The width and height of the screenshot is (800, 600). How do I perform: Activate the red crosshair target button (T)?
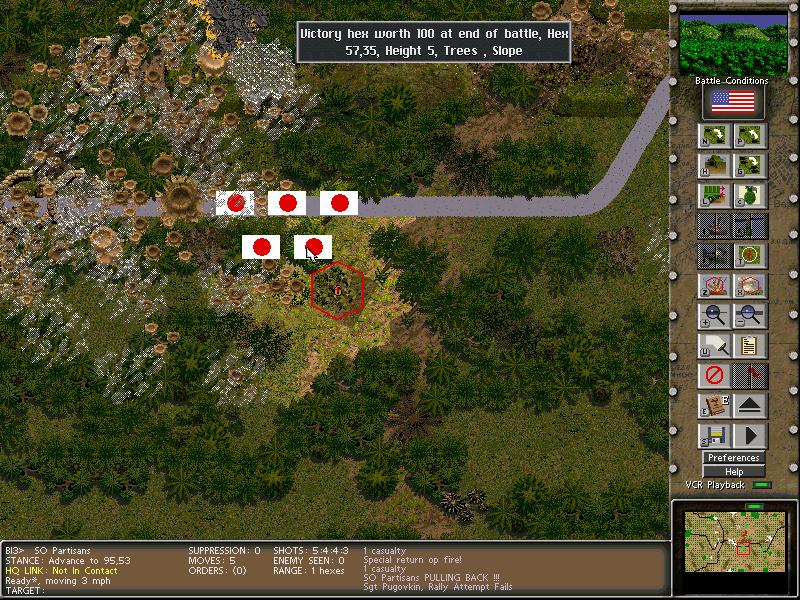[x=750, y=256]
